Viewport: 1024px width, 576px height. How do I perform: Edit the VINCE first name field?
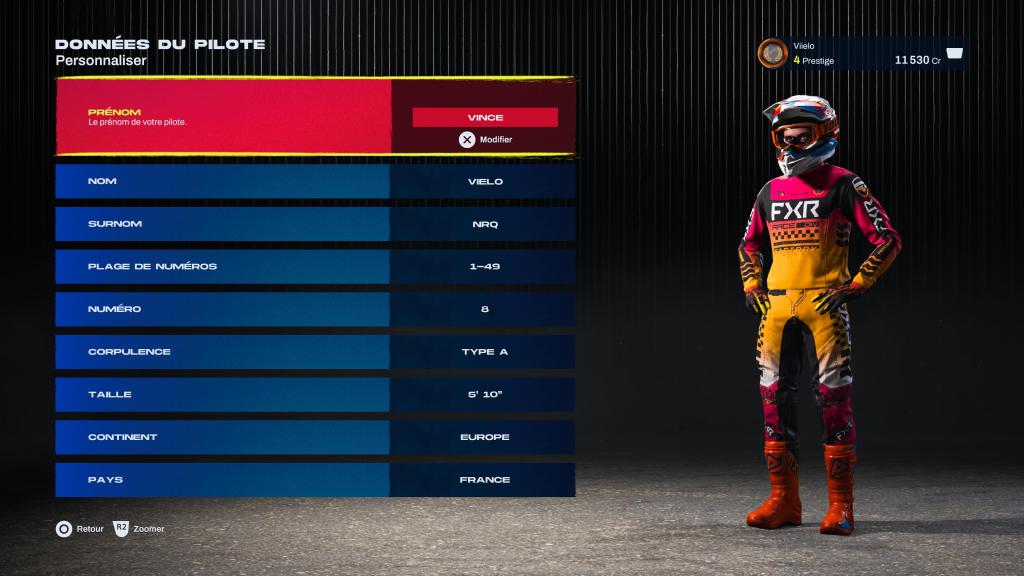[x=485, y=117]
